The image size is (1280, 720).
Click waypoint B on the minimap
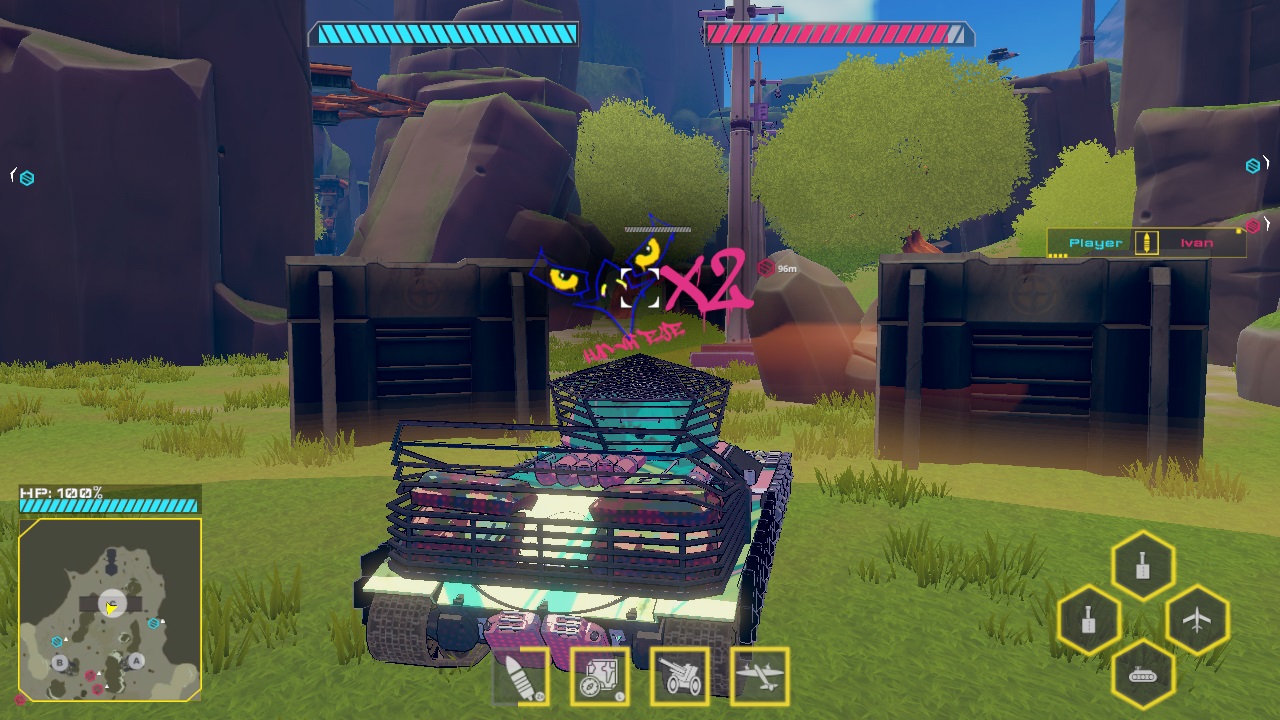pos(60,662)
